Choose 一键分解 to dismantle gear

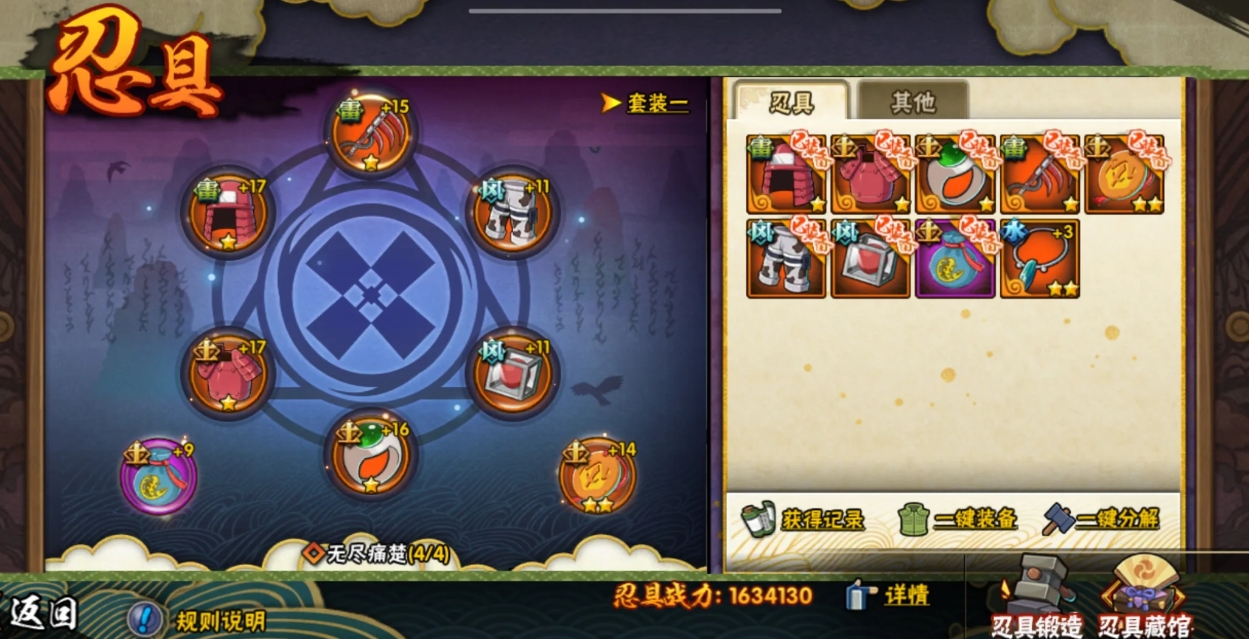[x=1101, y=519]
